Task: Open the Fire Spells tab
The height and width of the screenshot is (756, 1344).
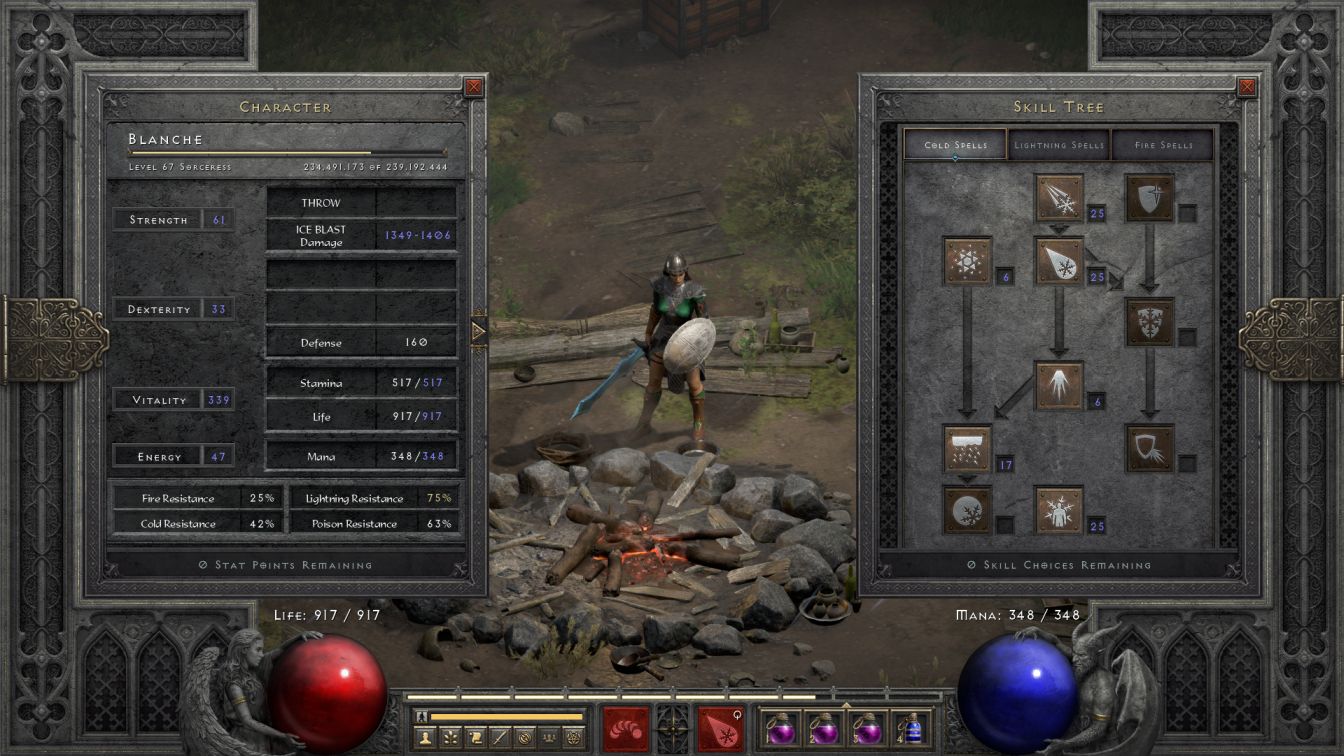Action: click(x=1163, y=145)
